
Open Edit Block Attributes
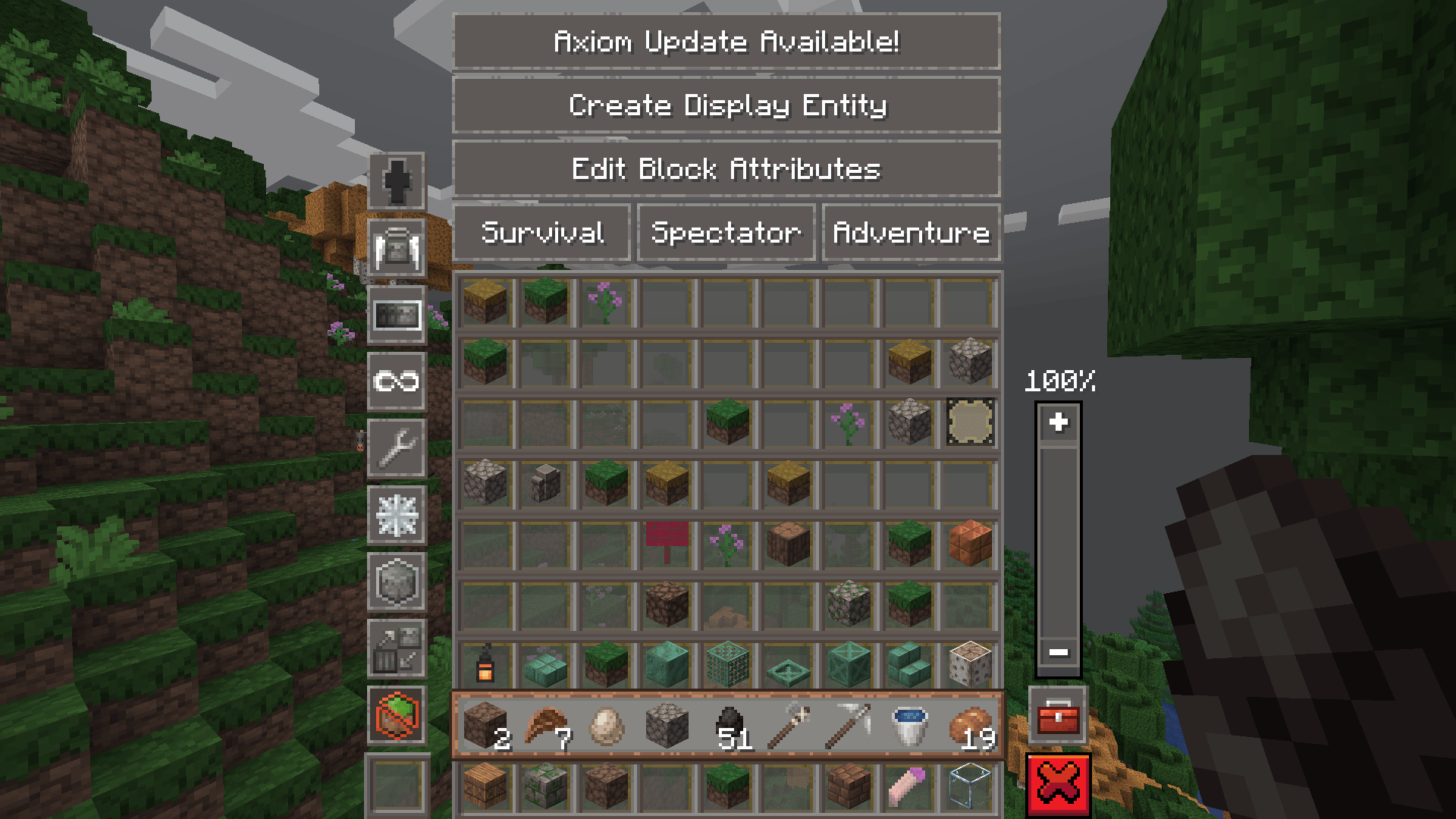726,169
